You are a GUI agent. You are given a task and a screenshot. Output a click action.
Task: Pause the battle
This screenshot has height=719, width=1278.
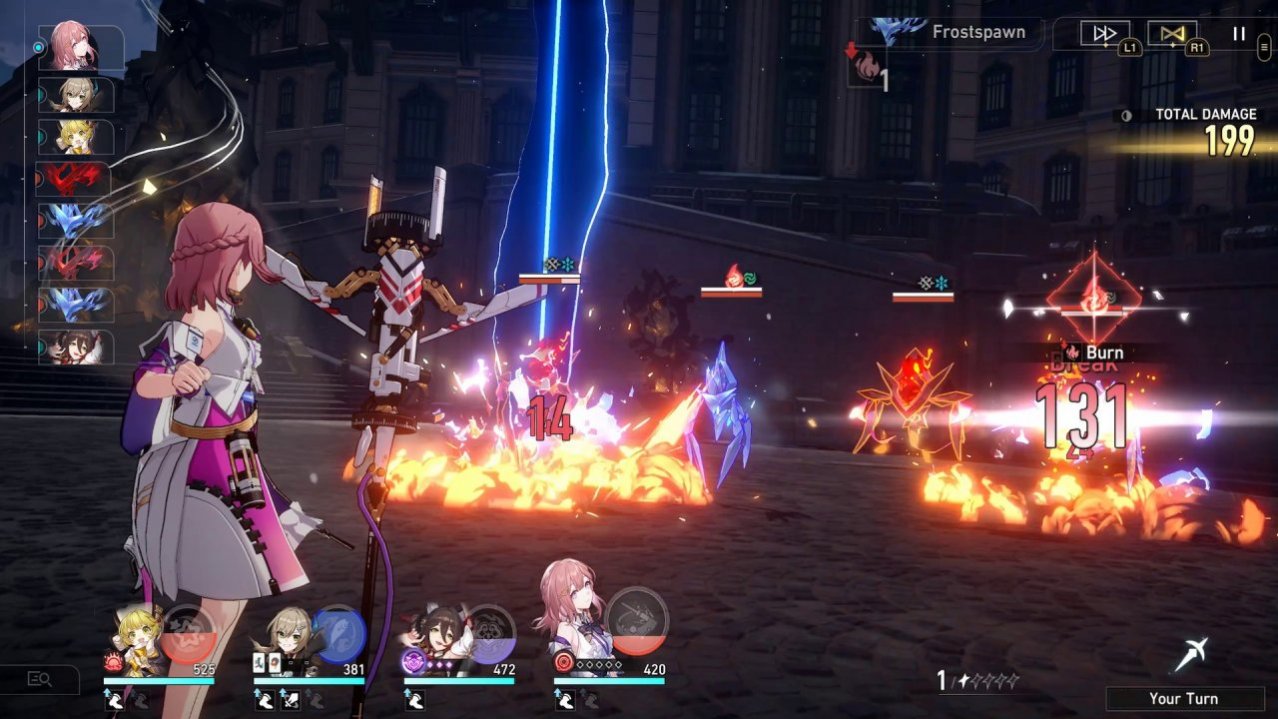[1239, 34]
